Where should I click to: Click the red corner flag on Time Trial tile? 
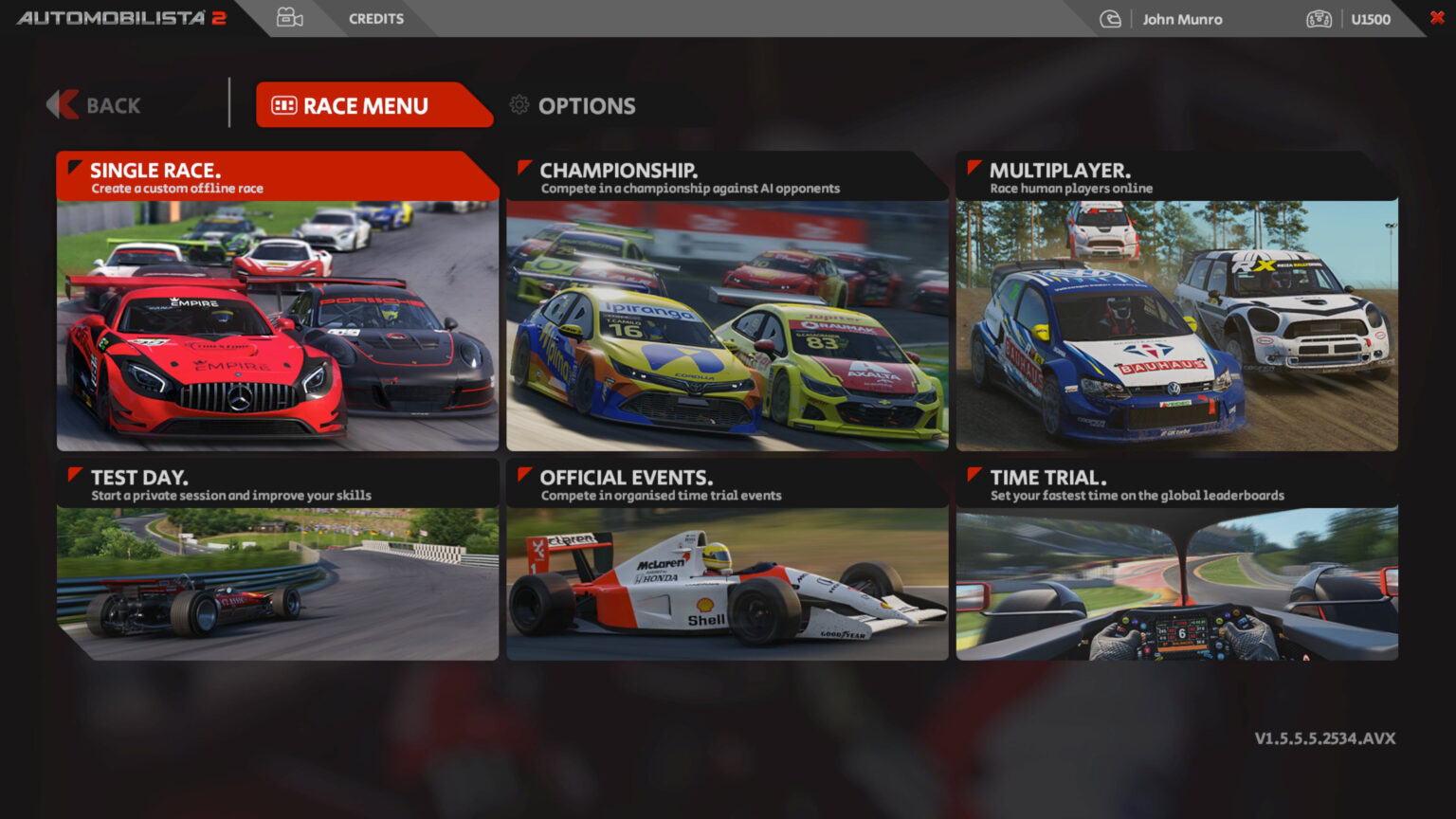pos(974,474)
